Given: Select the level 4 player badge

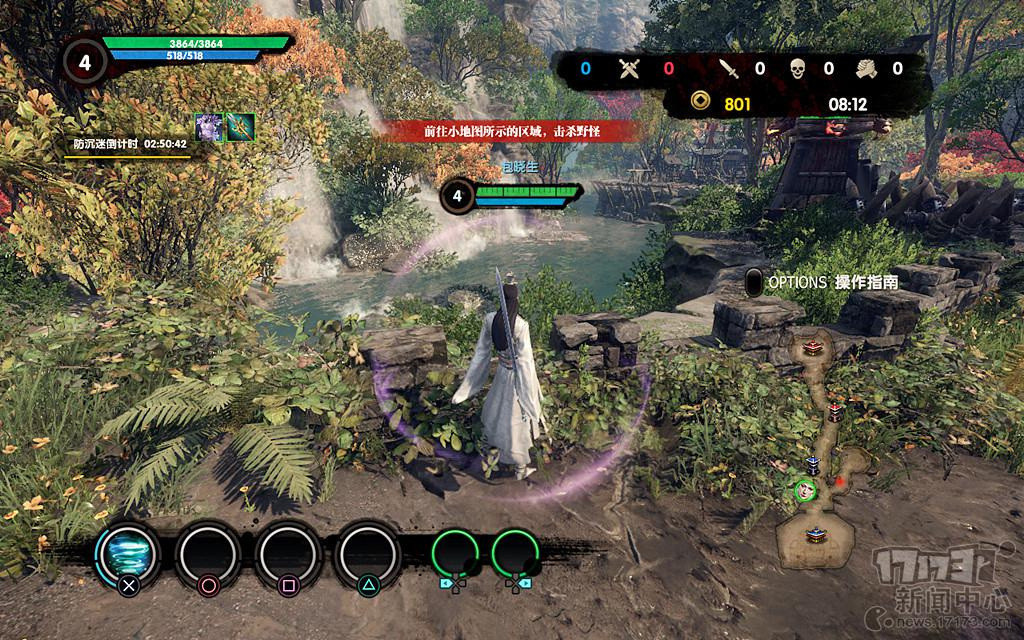Looking at the screenshot, I should pyautogui.click(x=84, y=62).
